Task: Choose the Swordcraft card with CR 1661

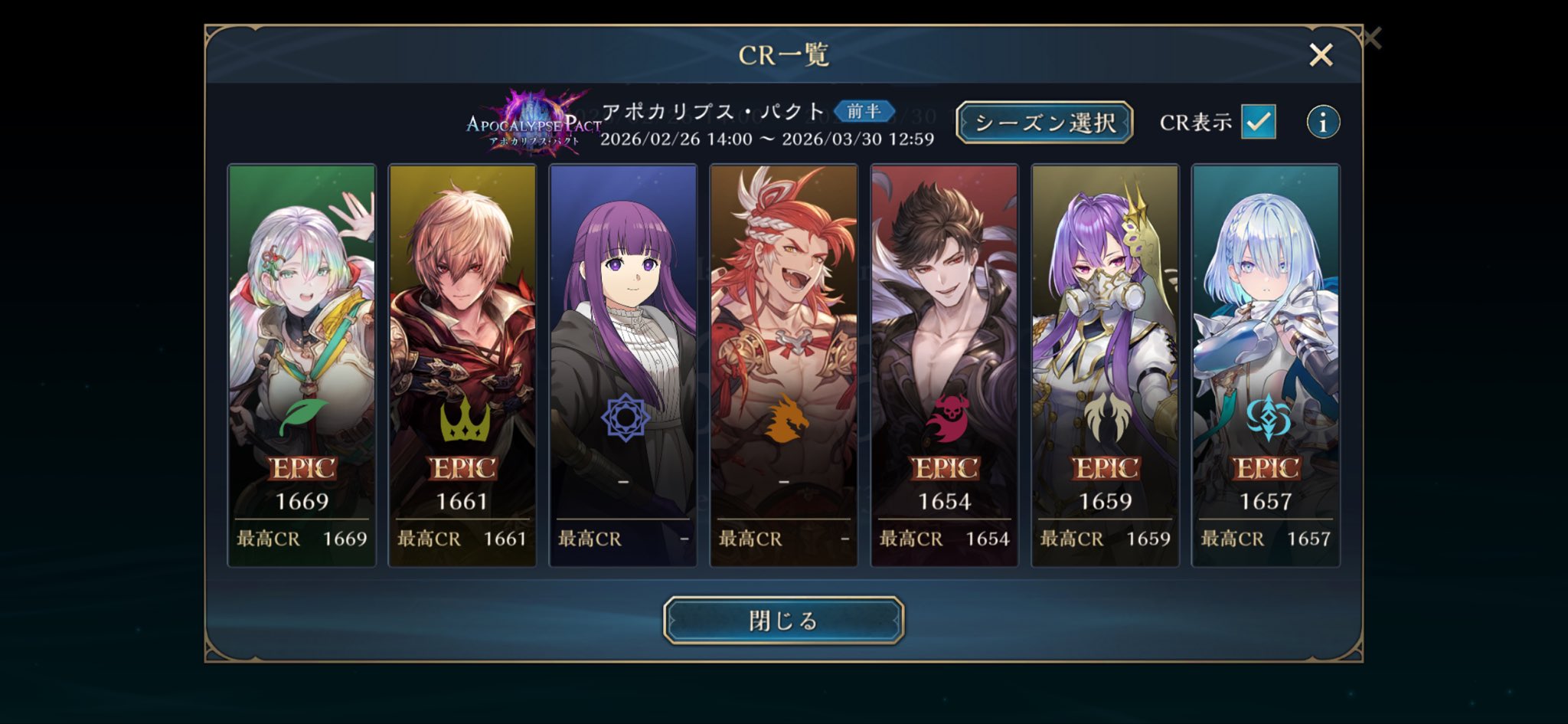Action: [462, 365]
